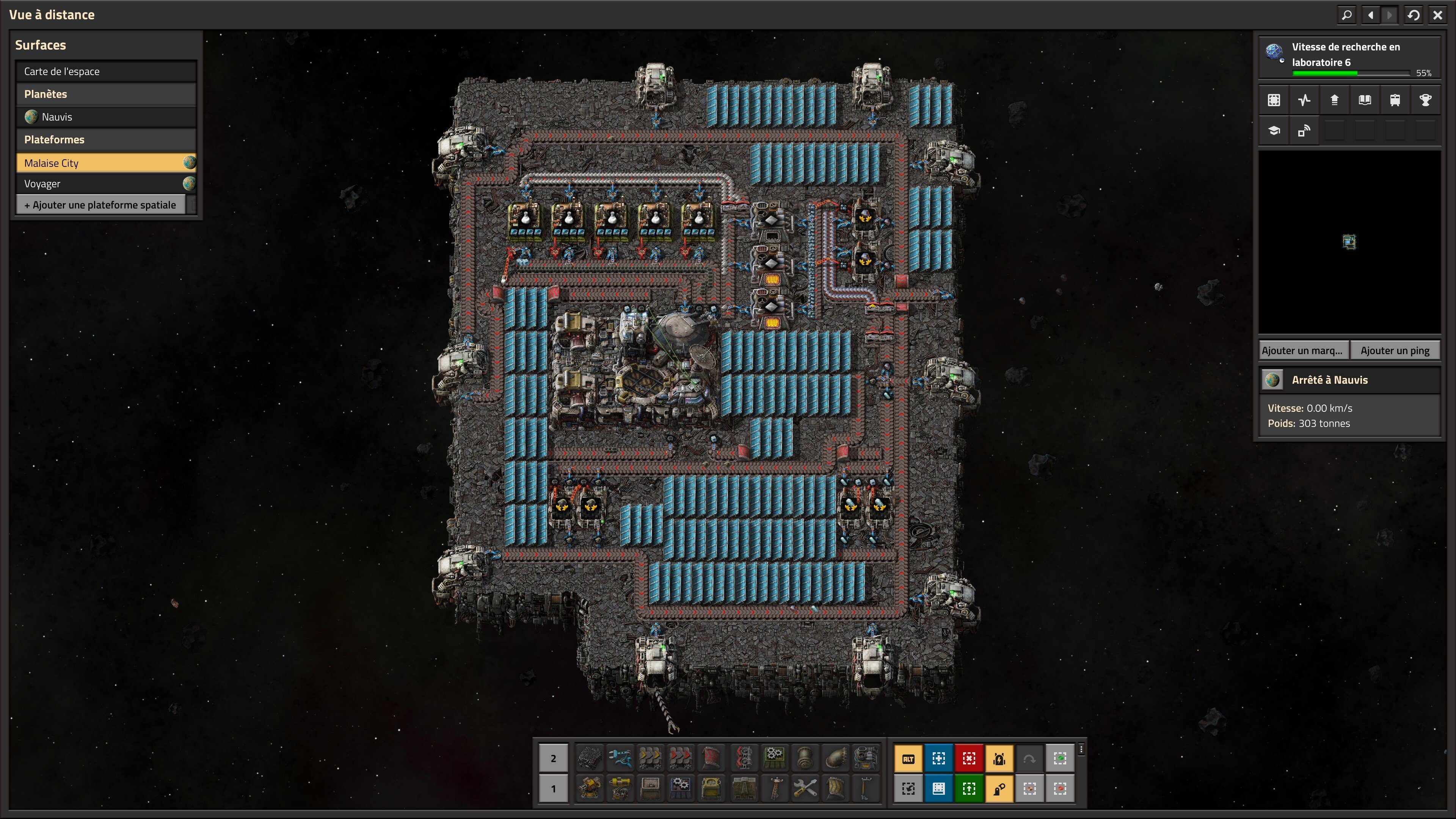Pick the gun turret hotbar slot
Image resolution: width=1456 pixels, height=819 pixels.
[590, 789]
